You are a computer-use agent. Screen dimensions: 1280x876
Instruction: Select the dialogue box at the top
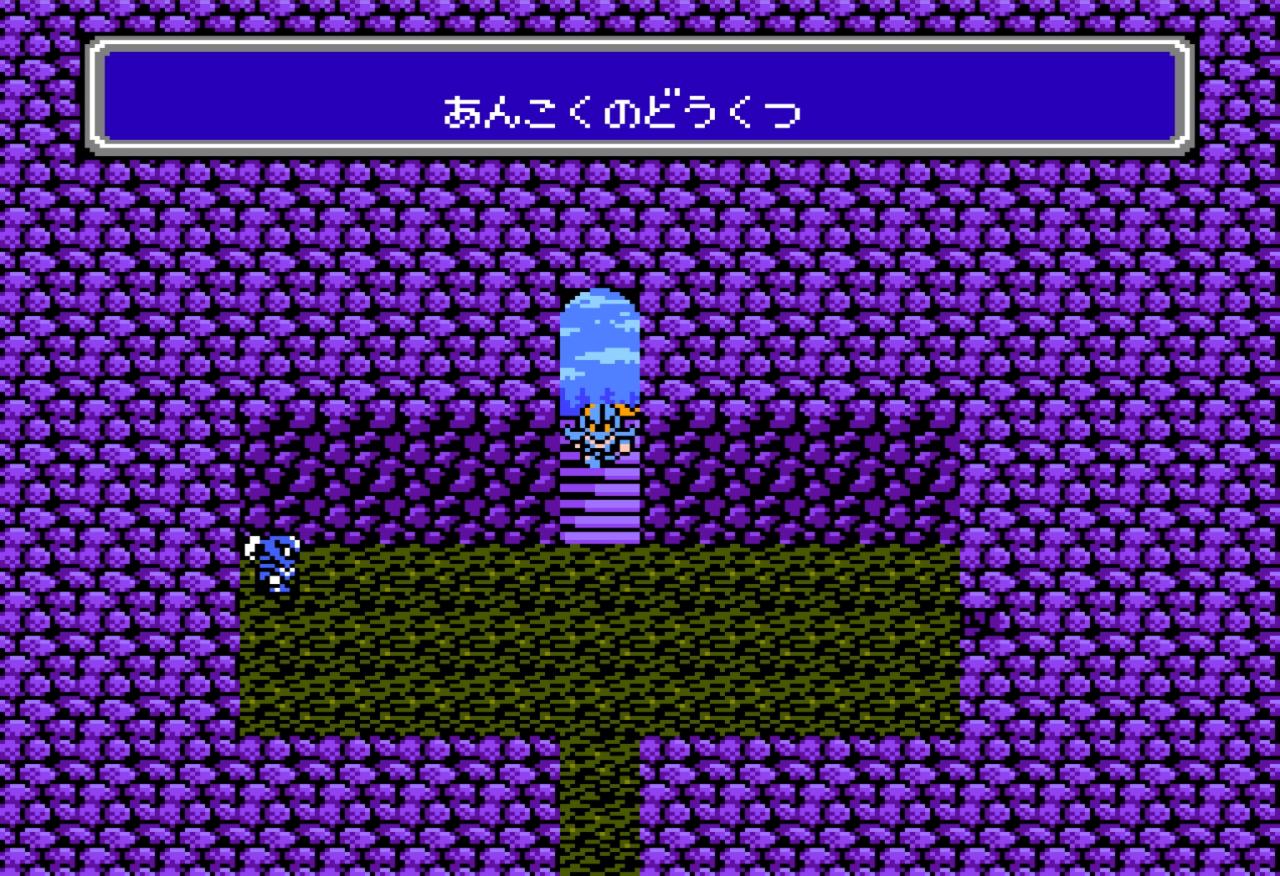[x=640, y=95]
